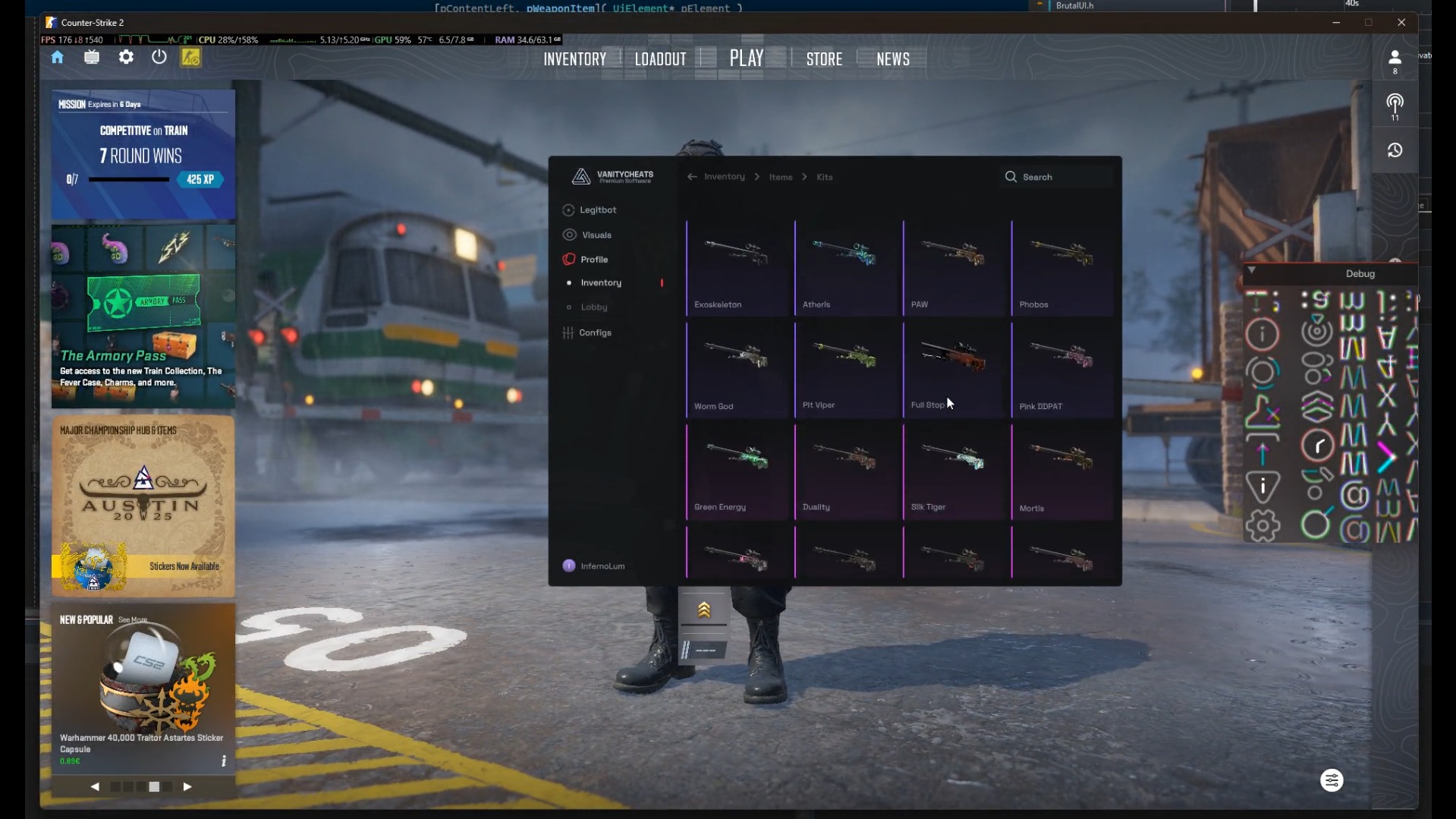Open the Armory Pass banner
The image size is (1456, 819).
coord(143,316)
